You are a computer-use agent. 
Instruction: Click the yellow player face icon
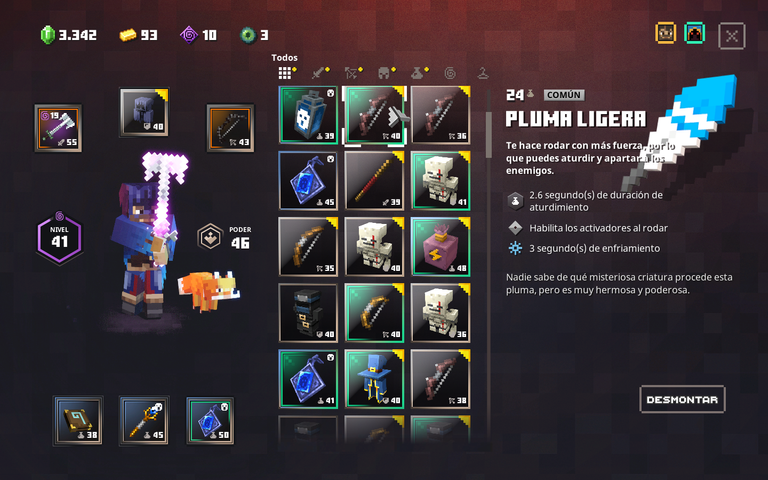[x=665, y=33]
